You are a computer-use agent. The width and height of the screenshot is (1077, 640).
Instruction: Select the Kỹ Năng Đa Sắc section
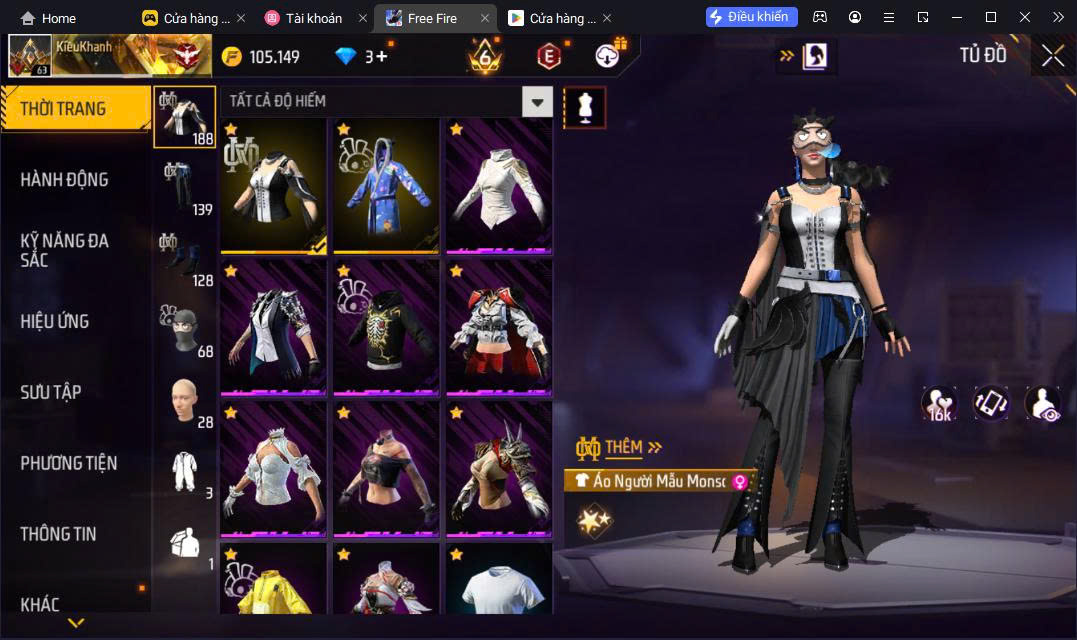tap(64, 250)
